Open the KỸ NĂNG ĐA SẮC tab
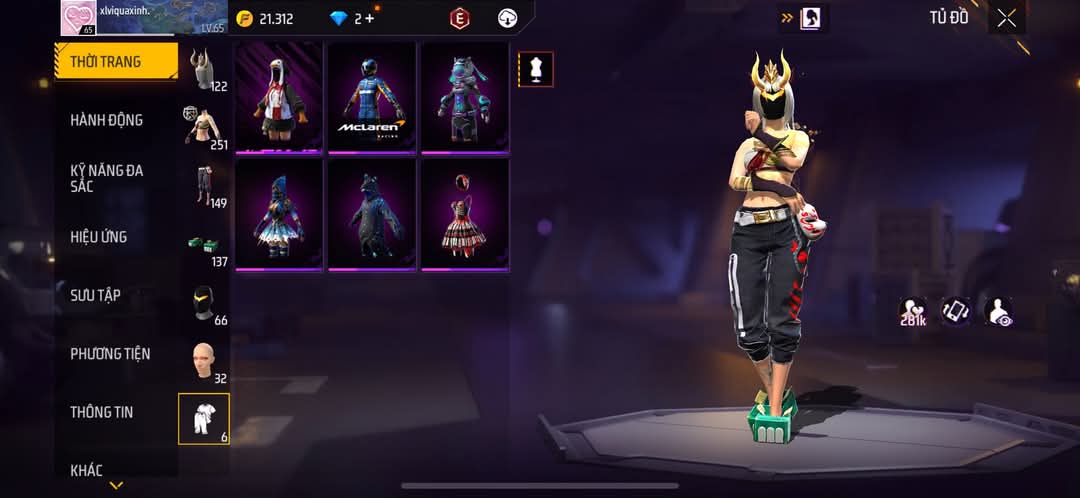Screen dimensions: 1080x498 [107, 178]
